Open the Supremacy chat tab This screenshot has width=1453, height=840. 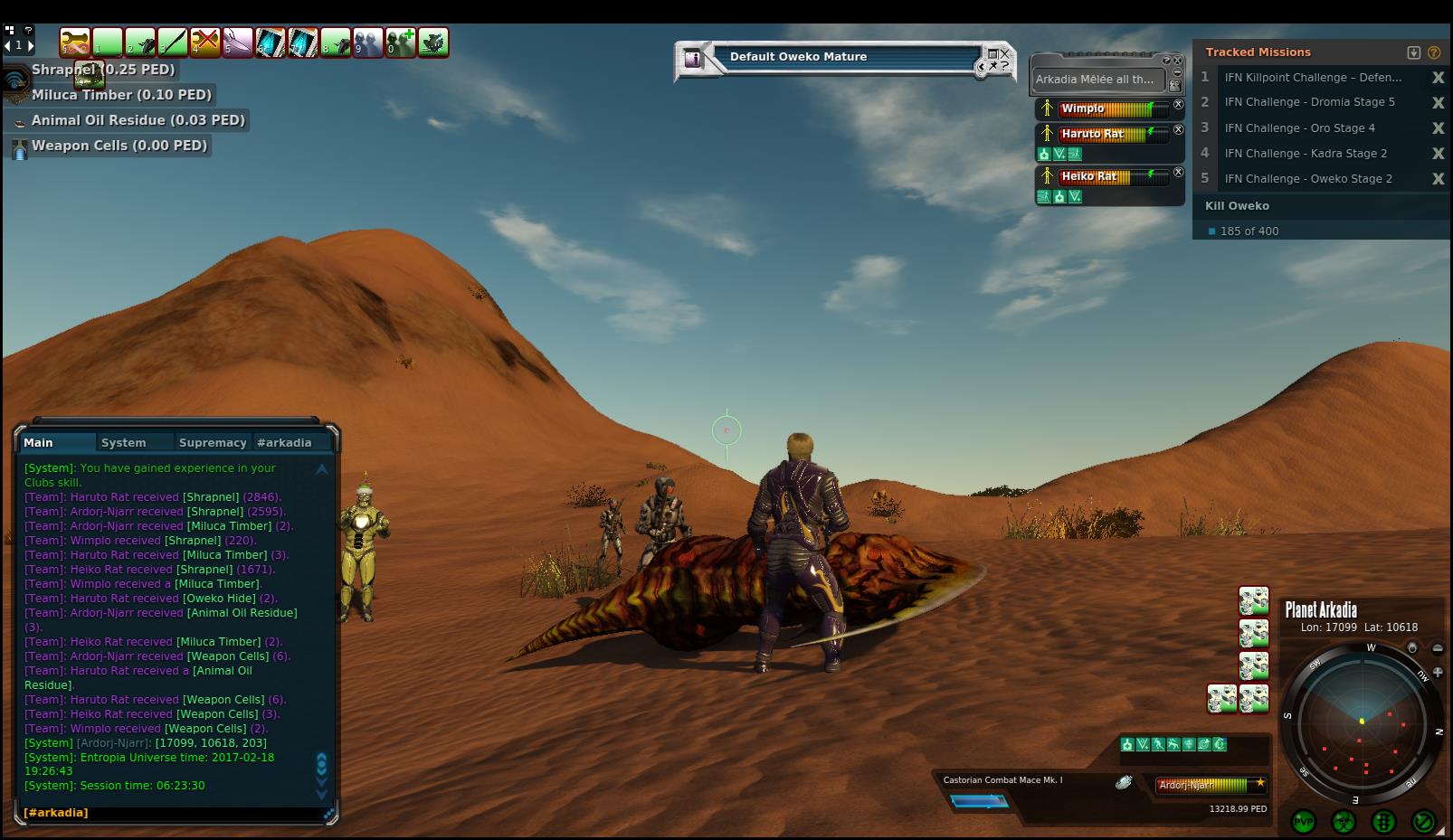point(213,442)
